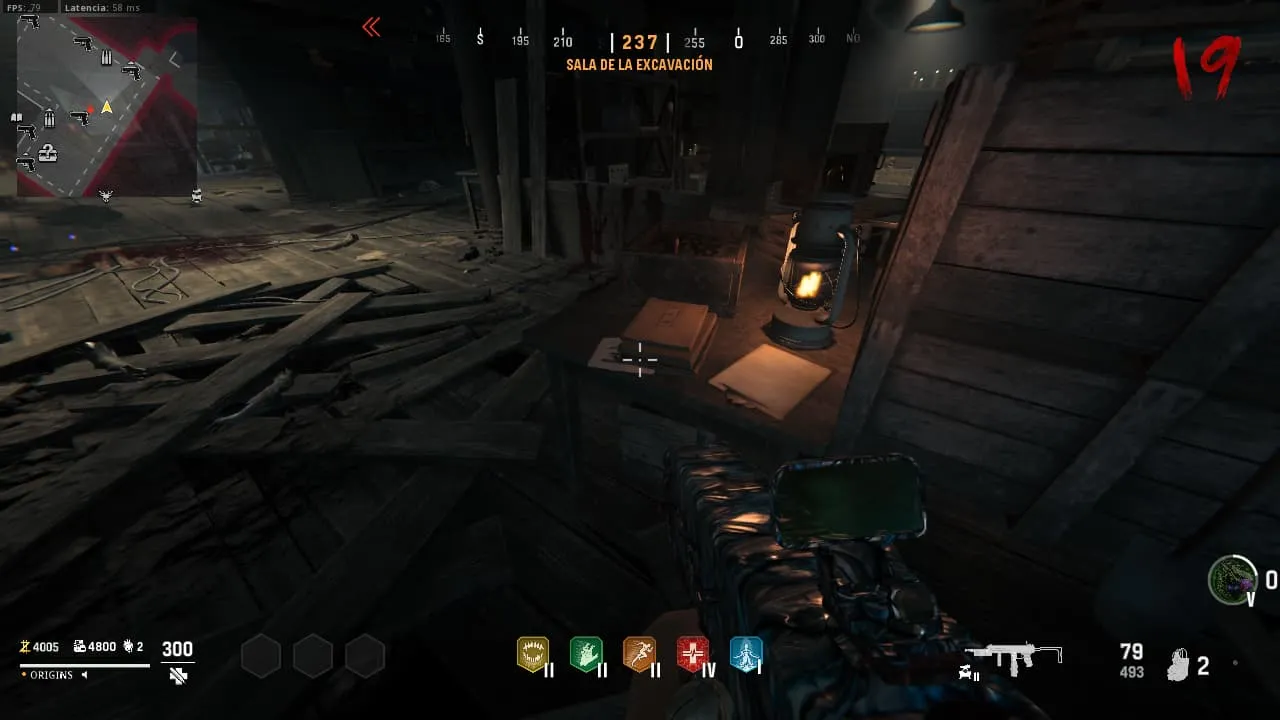Select the blue glowing figure perk icon
Screen dimensions: 1280x720
pyautogui.click(x=746, y=654)
